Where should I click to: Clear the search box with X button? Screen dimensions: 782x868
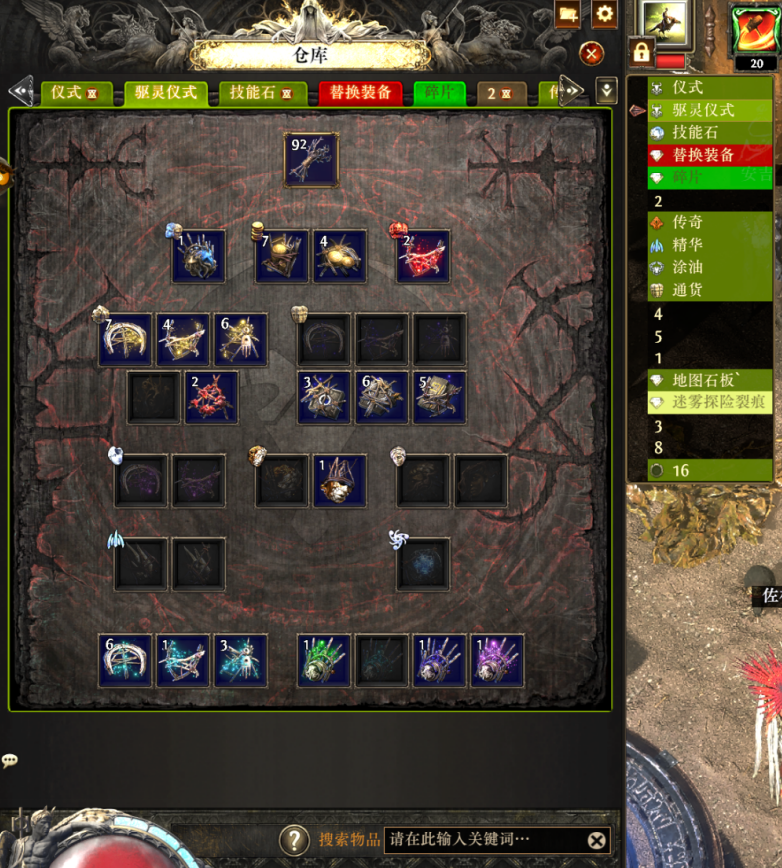596,840
